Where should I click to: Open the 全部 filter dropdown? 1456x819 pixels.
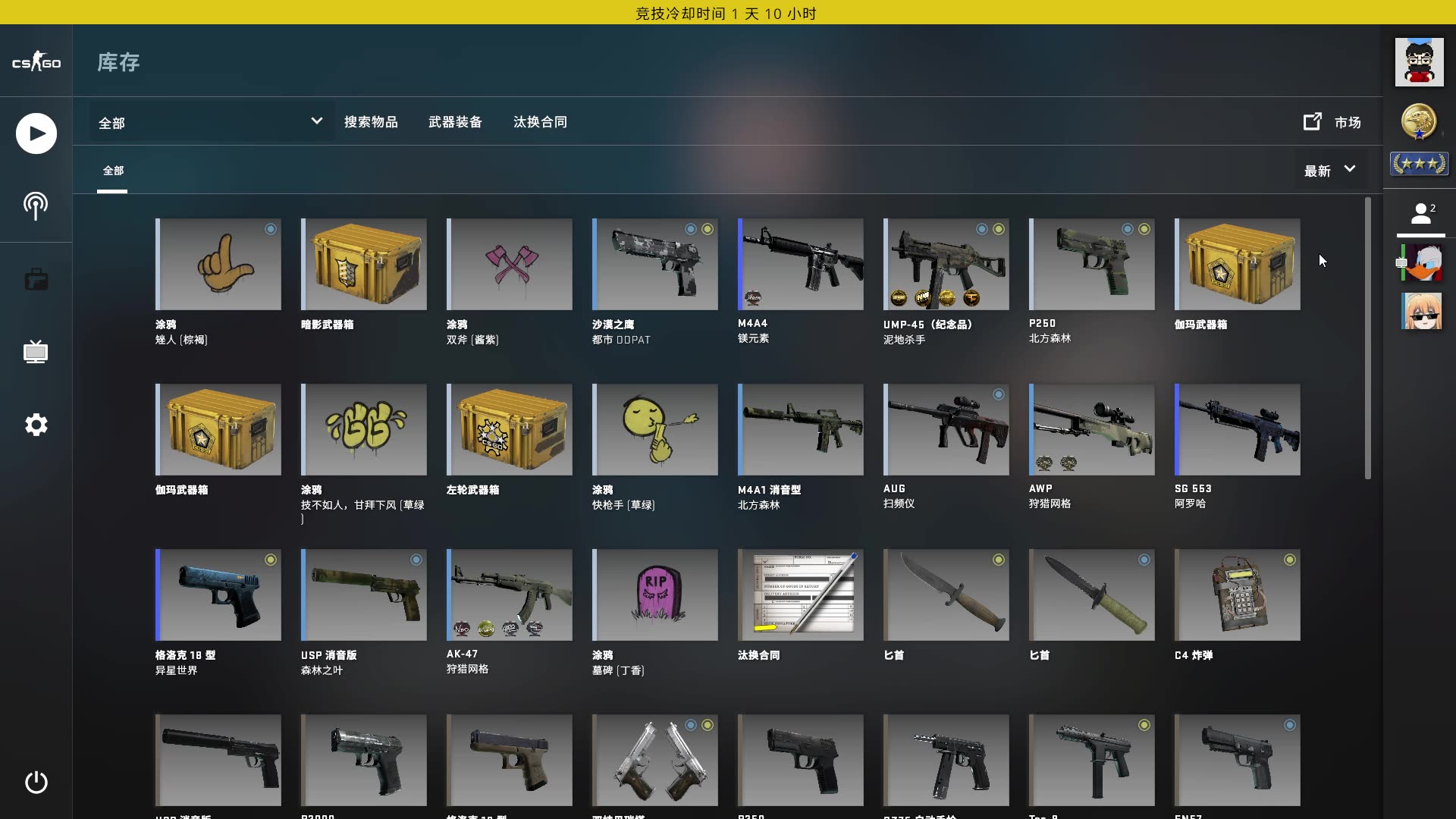pyautogui.click(x=205, y=122)
